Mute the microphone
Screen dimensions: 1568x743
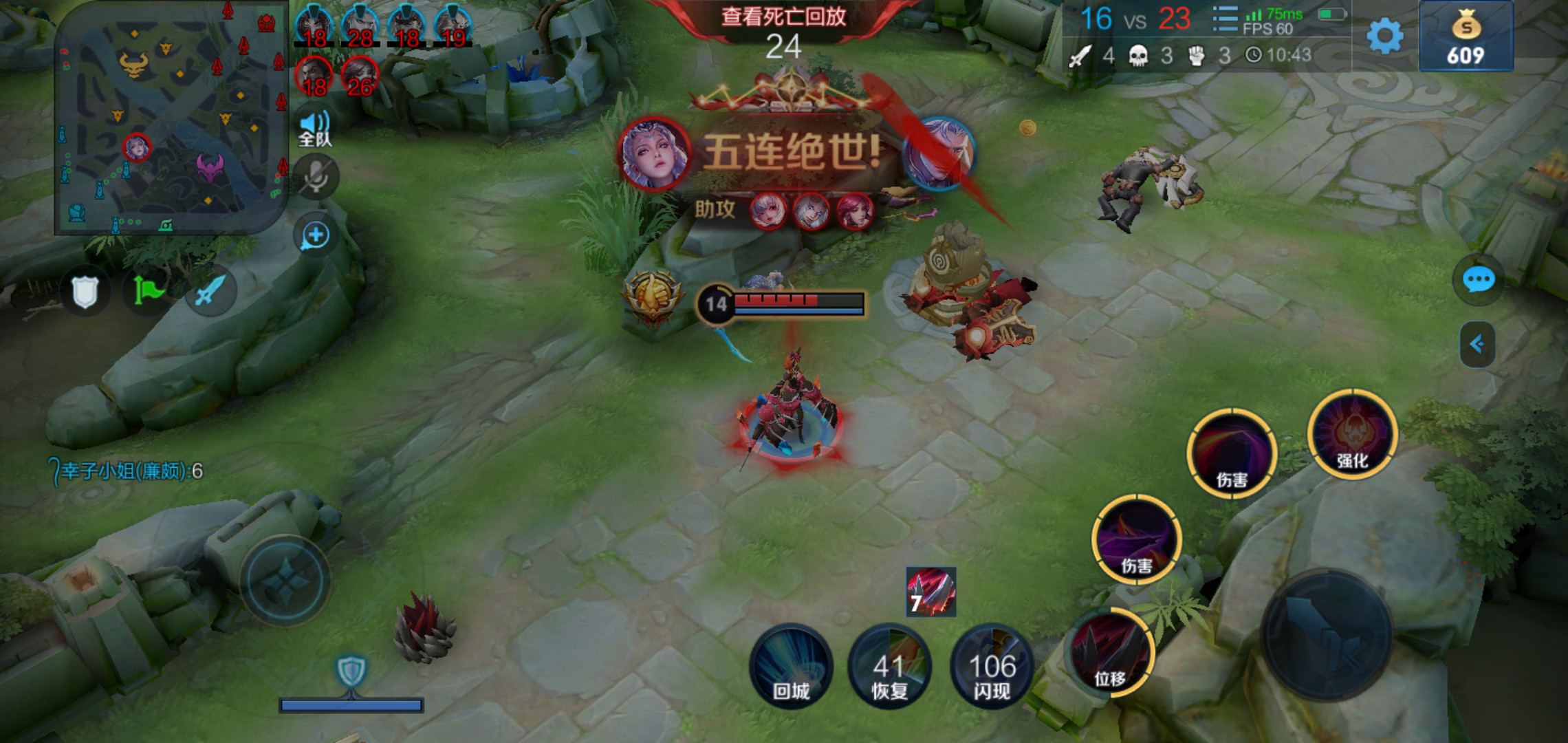point(315,175)
